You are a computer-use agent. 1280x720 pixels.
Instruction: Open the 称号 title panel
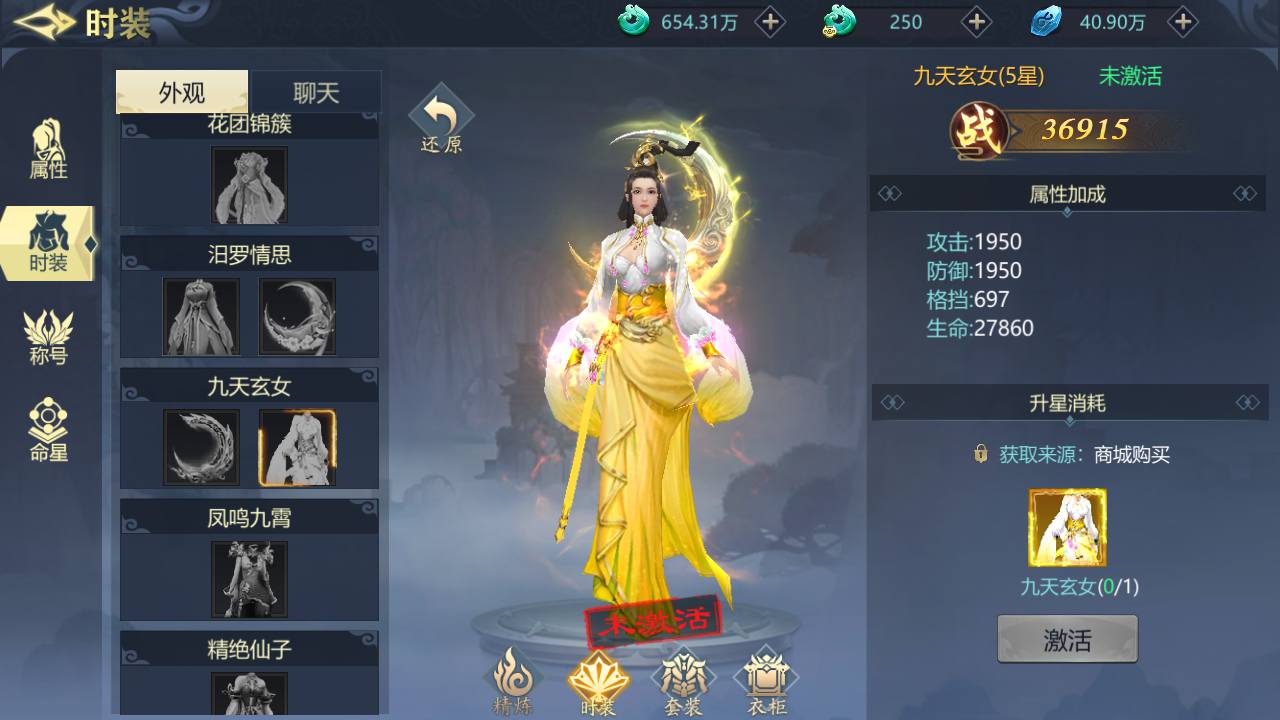pyautogui.click(x=47, y=330)
